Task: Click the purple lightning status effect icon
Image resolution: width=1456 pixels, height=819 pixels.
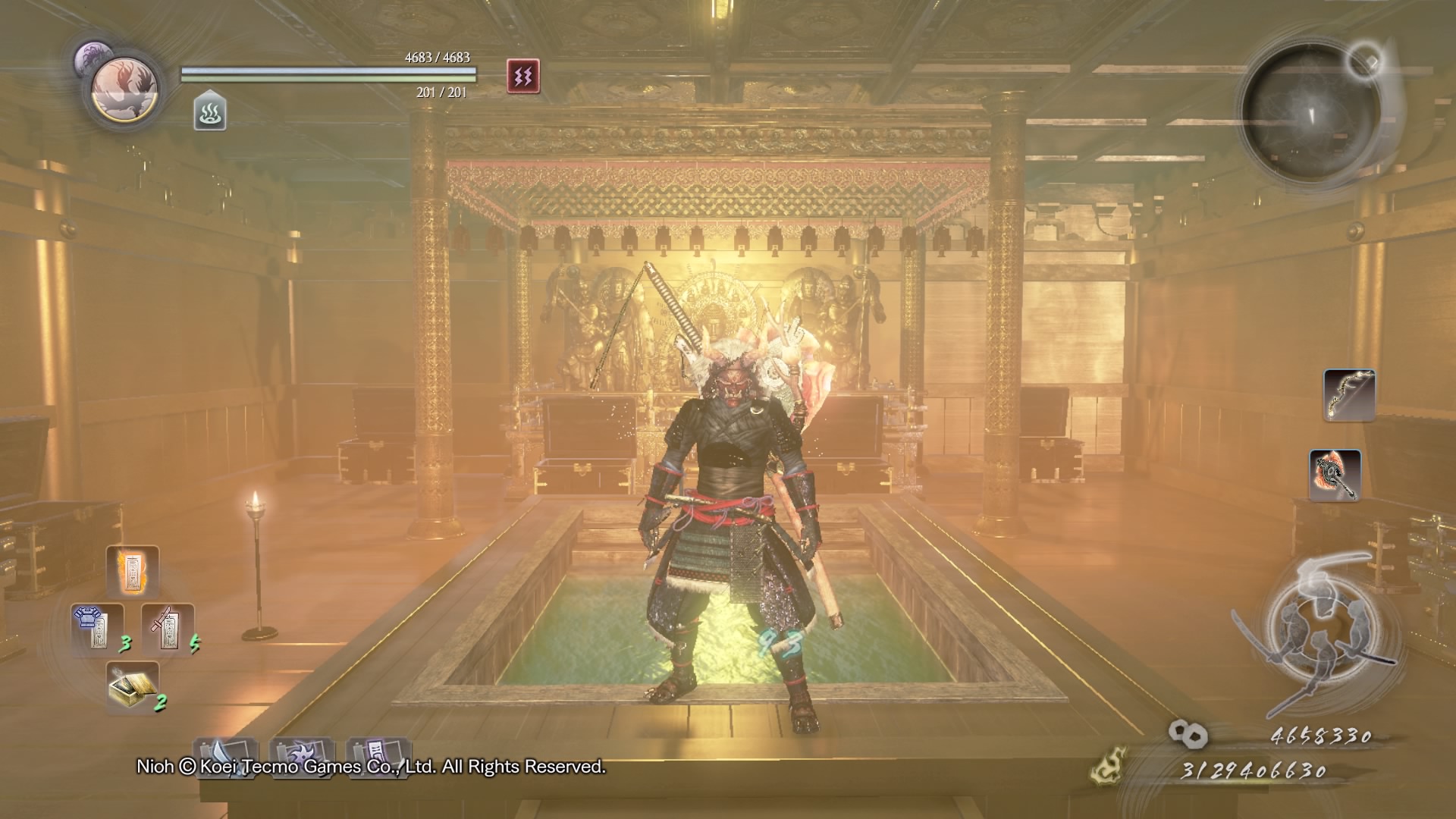Action: pos(523,76)
